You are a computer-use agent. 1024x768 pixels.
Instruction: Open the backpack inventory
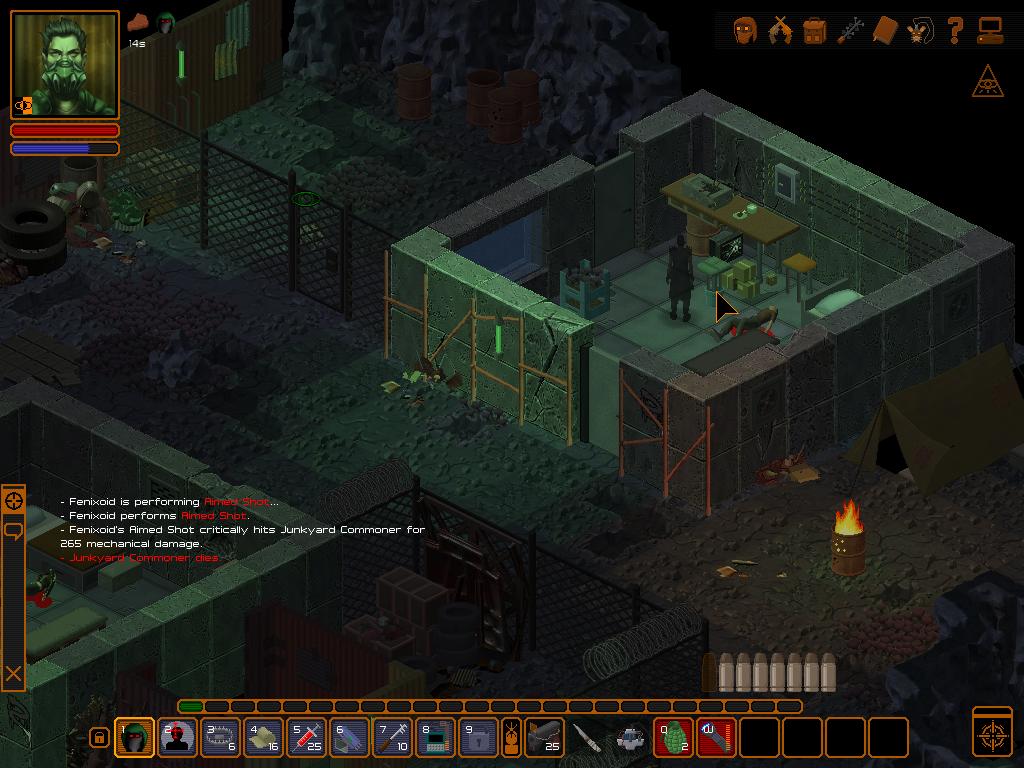coord(815,30)
